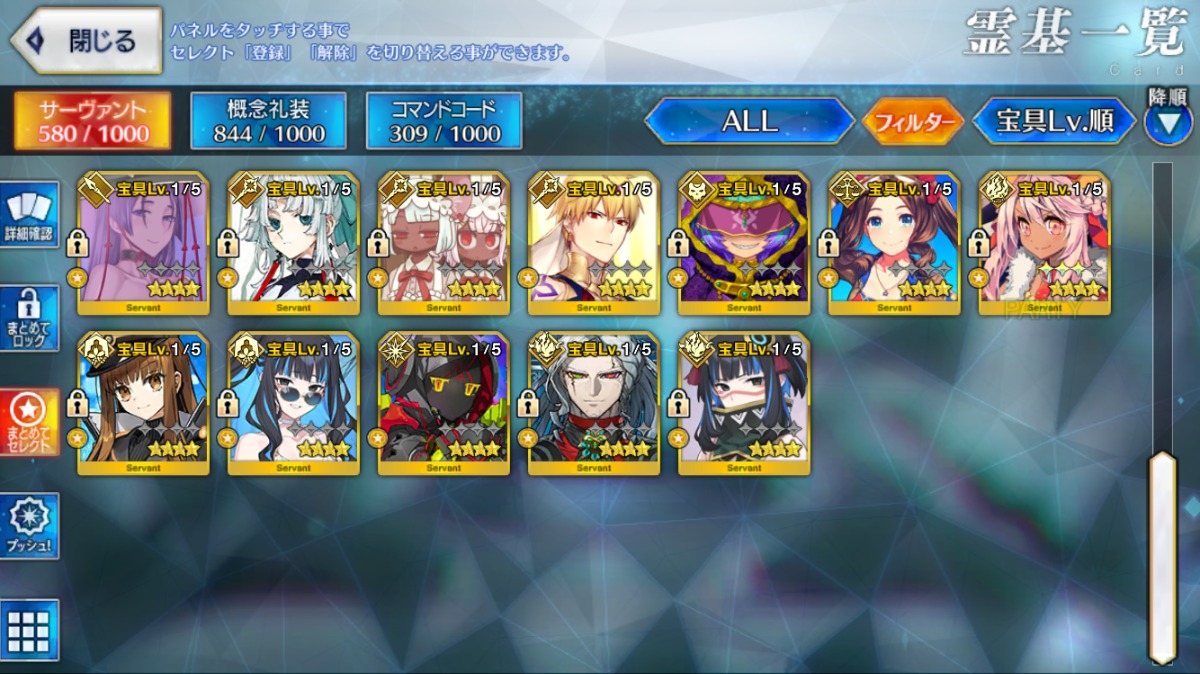
Task: Activate まとめてロック bulk lock
Action: [29, 320]
